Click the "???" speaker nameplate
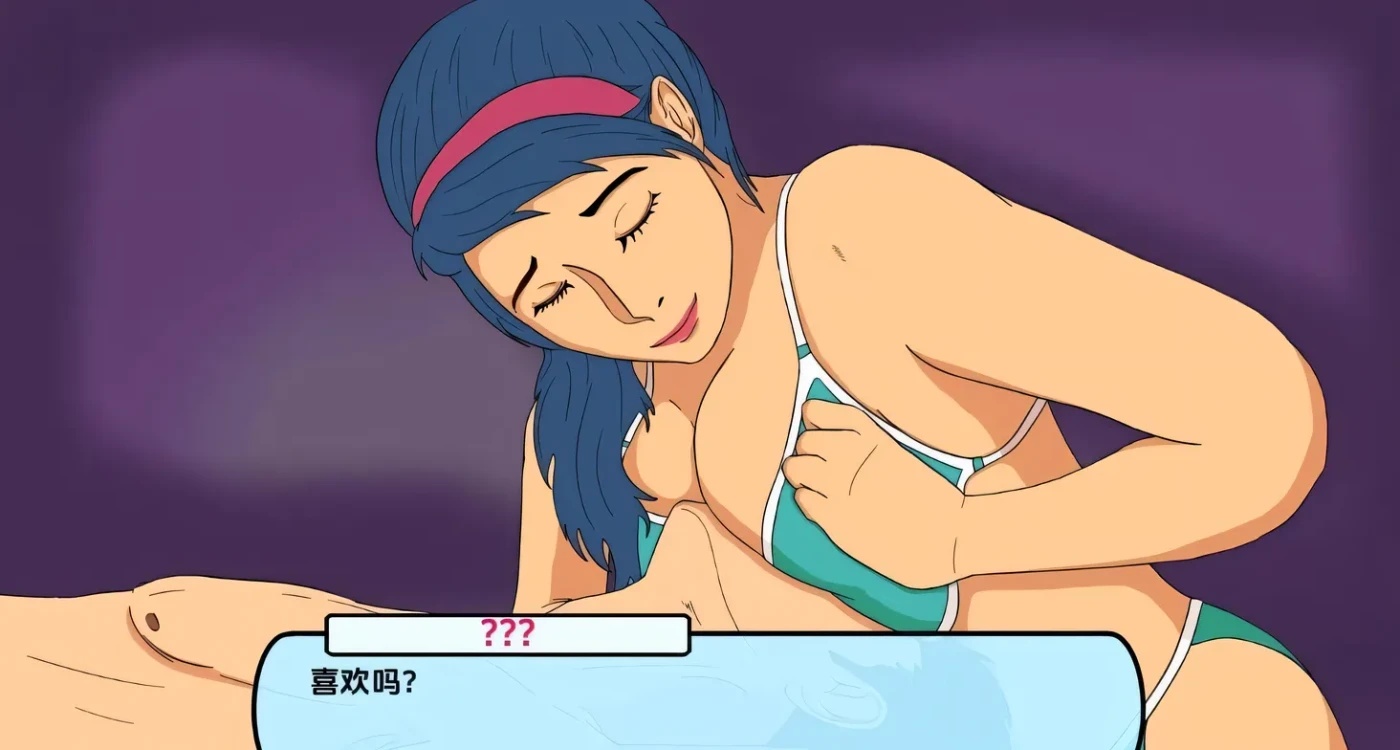The height and width of the screenshot is (750, 1400). [x=506, y=632]
